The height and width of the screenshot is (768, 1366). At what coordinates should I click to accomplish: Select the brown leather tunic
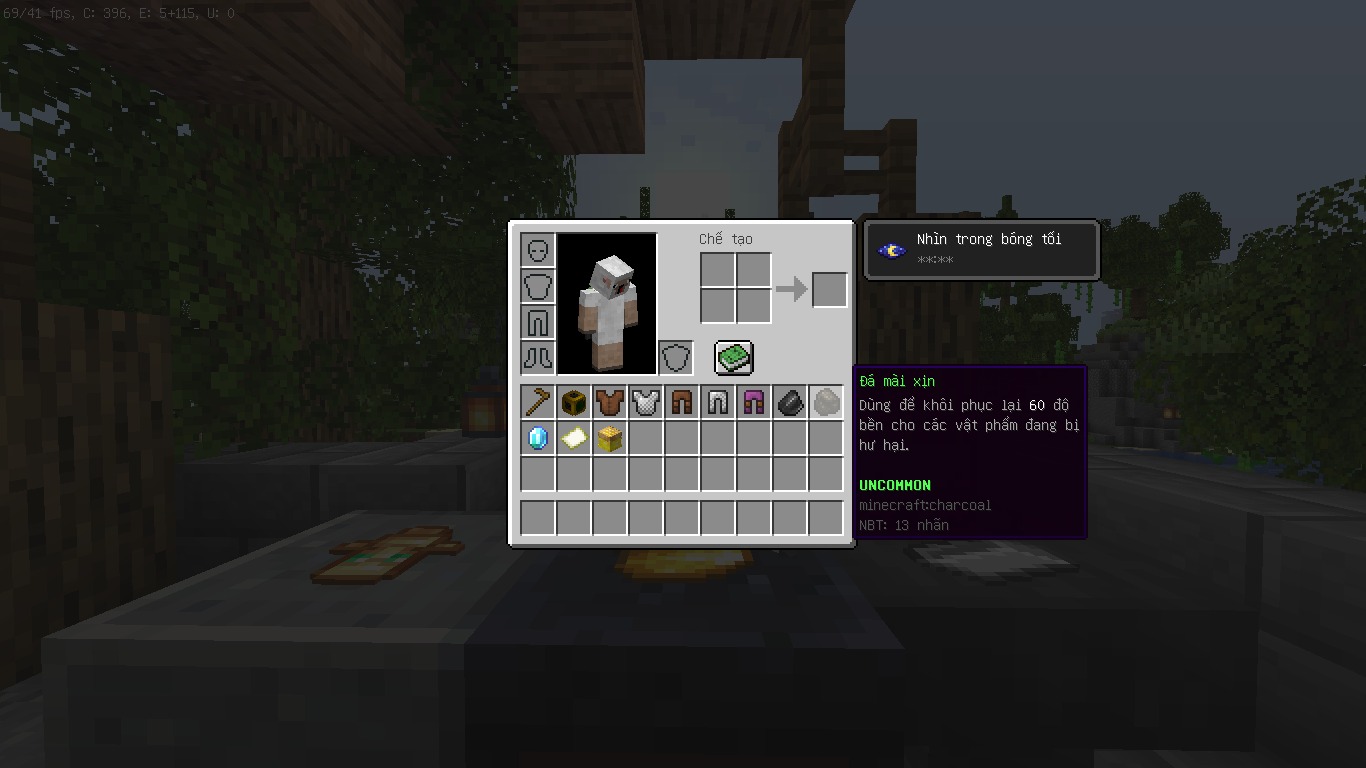(x=610, y=402)
